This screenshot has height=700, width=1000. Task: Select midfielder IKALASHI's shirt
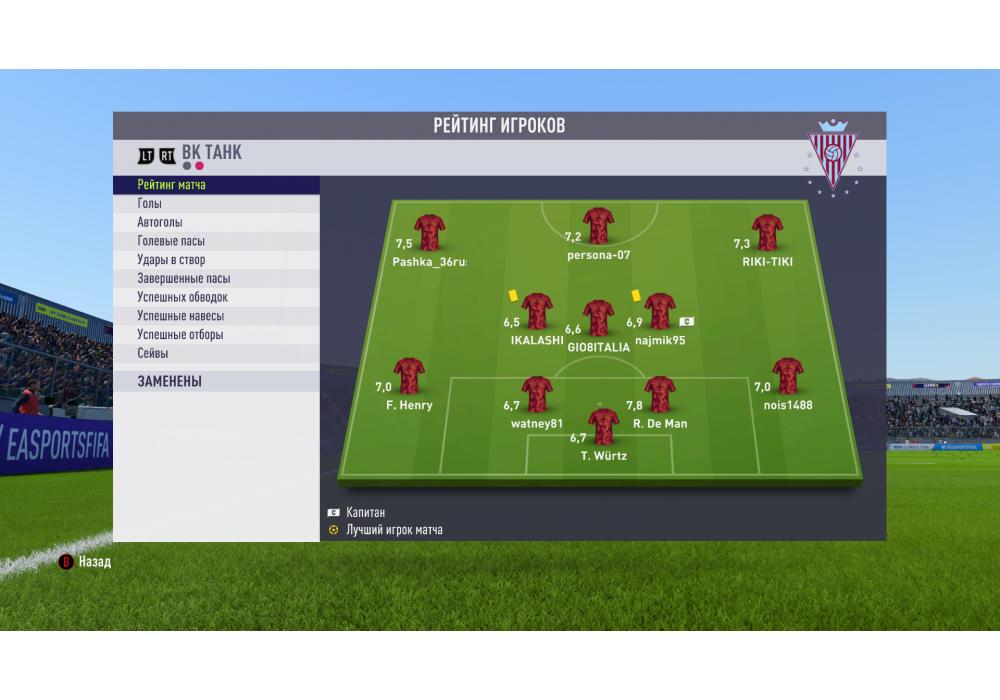point(538,311)
